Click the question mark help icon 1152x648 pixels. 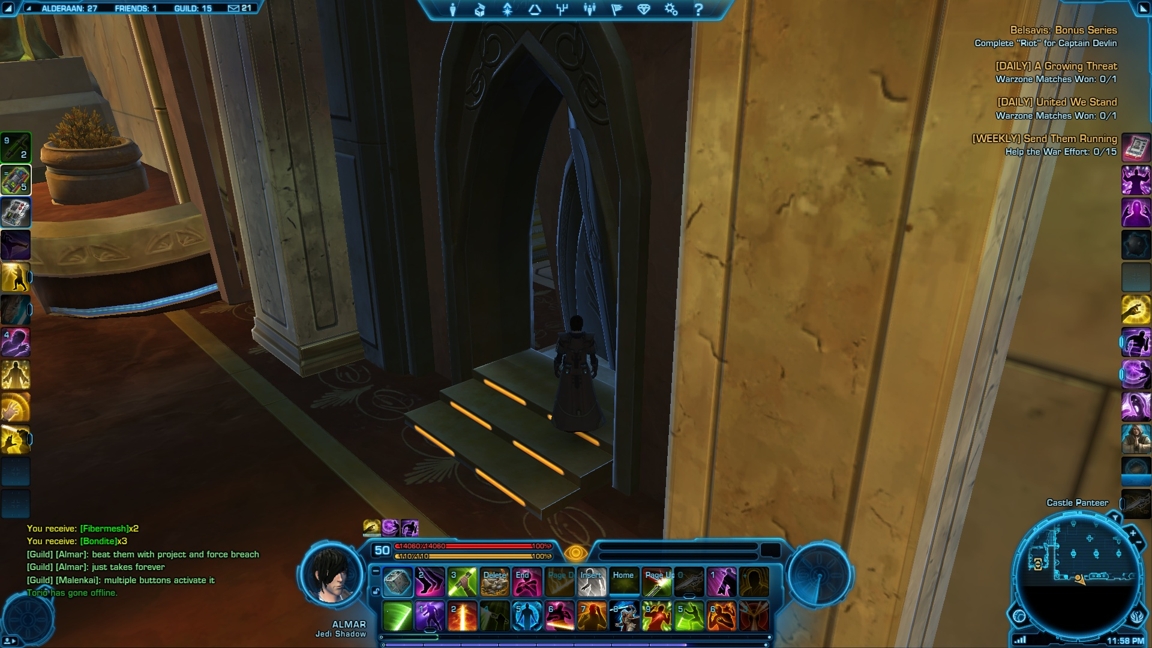pos(698,10)
